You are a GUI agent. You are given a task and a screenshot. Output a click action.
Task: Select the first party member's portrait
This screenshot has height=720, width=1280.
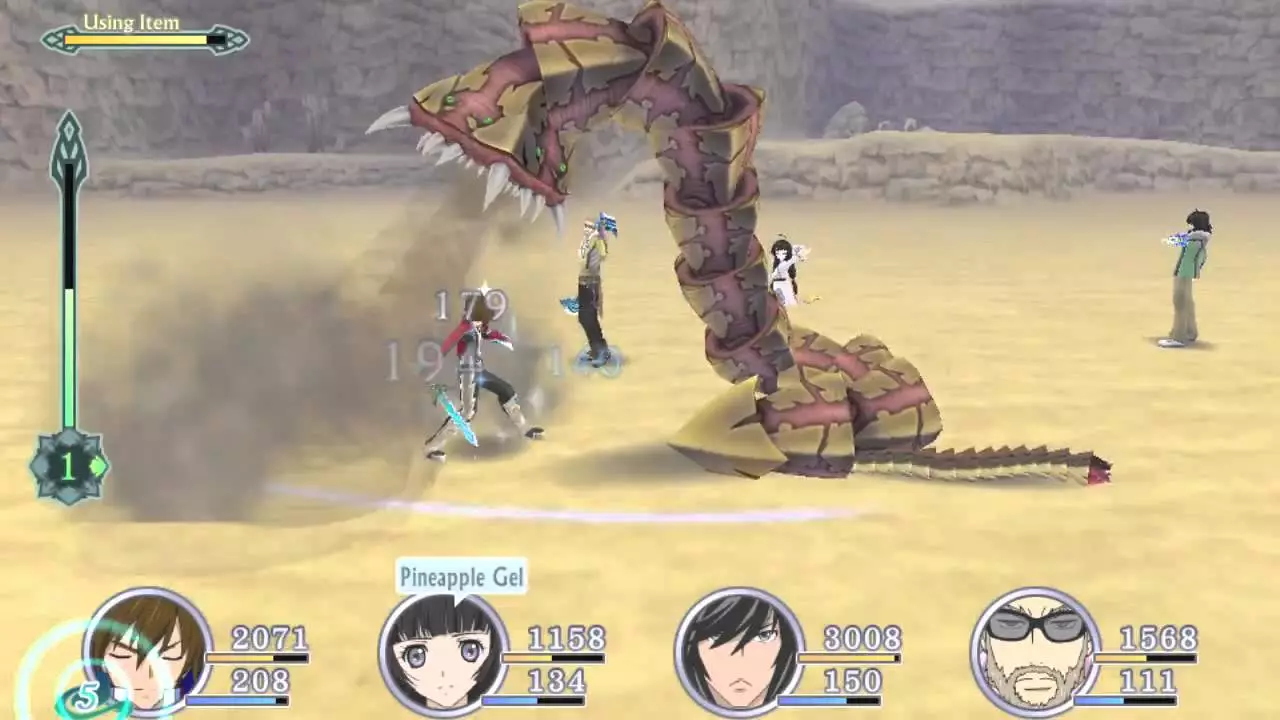click(x=145, y=655)
